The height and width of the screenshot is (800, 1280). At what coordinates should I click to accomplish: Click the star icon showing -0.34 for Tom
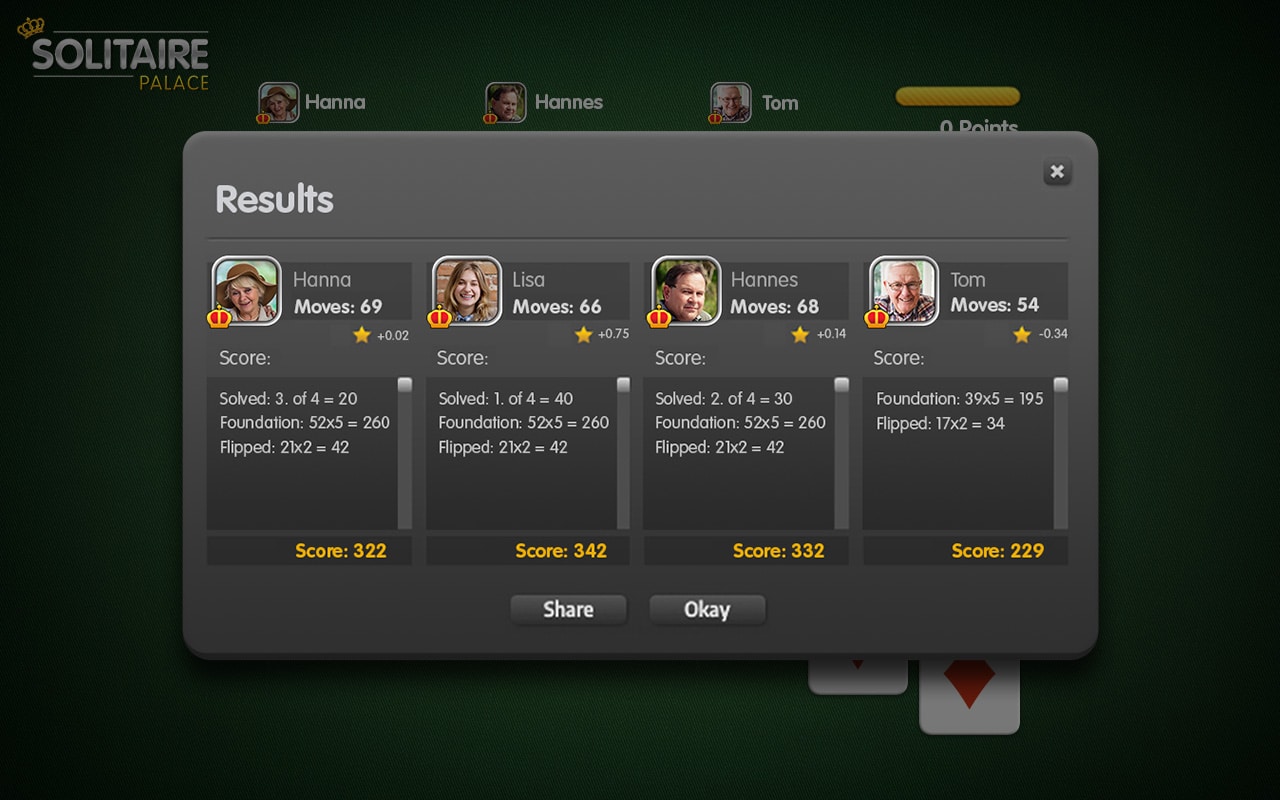click(1020, 335)
